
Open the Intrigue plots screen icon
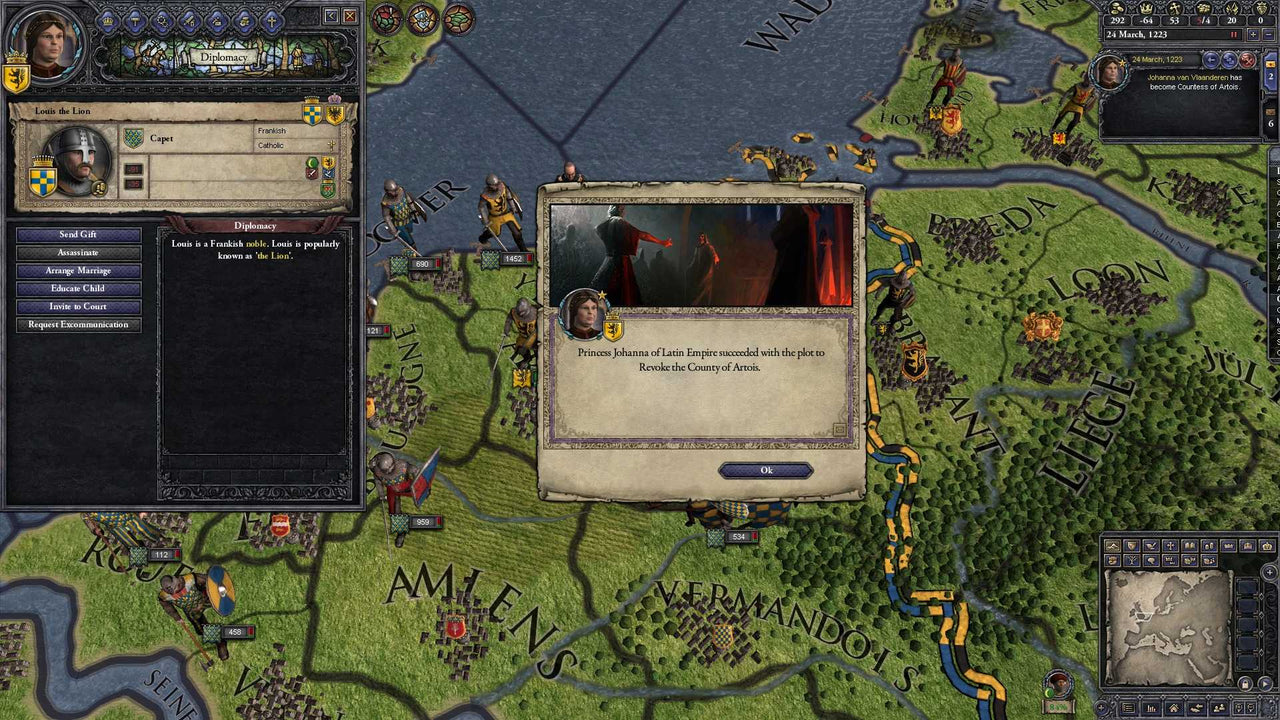point(162,21)
